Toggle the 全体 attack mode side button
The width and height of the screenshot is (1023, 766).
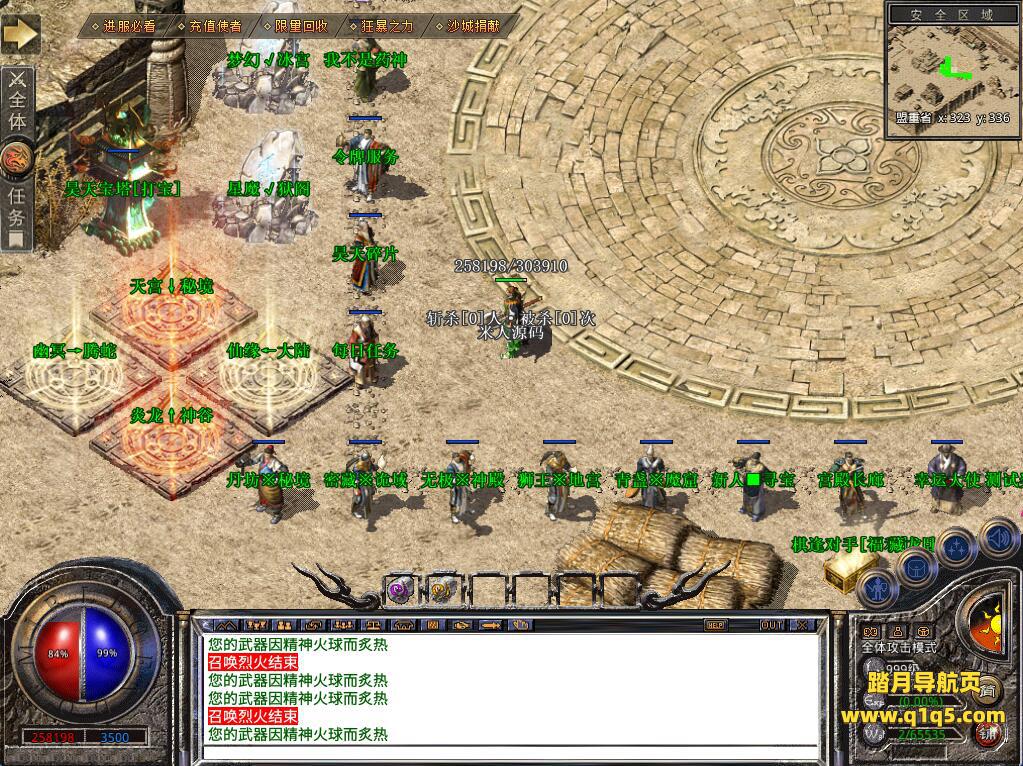coord(18,102)
